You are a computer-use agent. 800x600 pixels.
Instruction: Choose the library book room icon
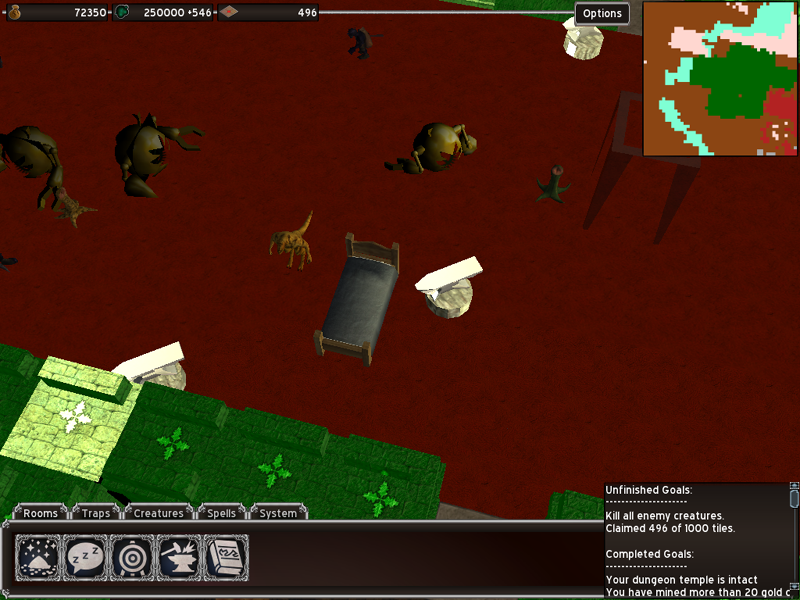[226, 557]
